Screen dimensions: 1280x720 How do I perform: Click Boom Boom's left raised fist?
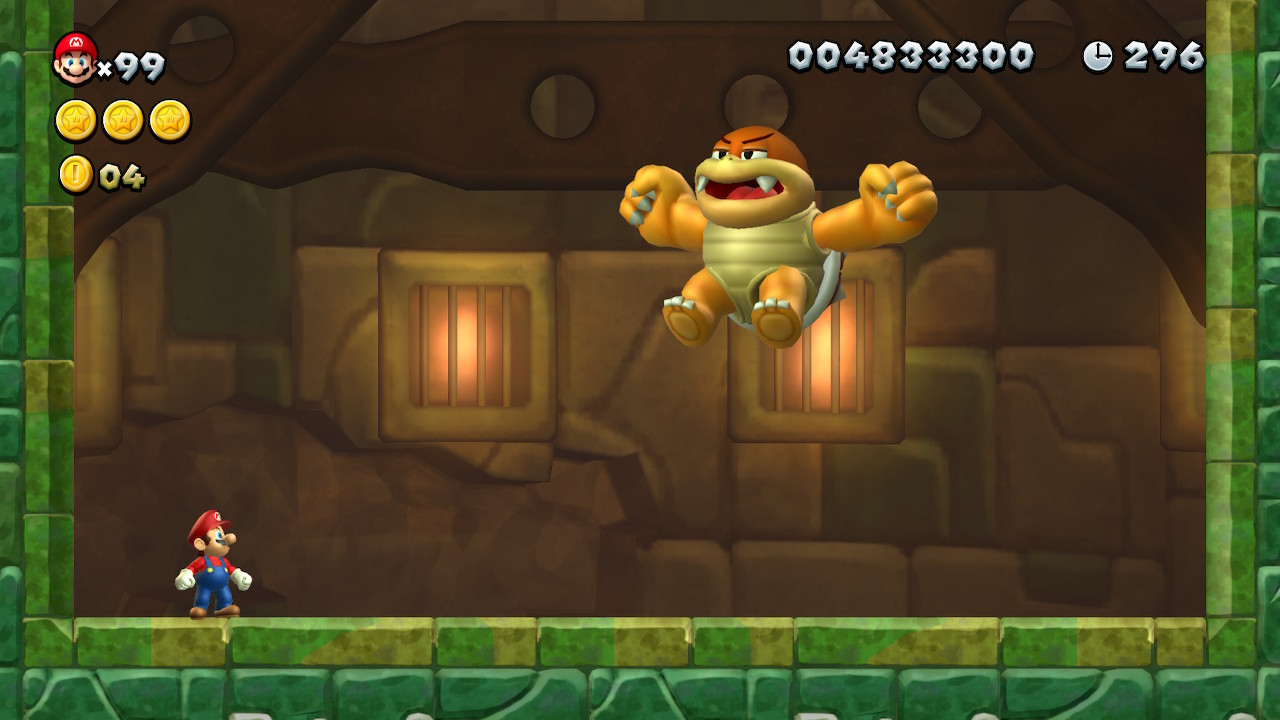point(658,200)
